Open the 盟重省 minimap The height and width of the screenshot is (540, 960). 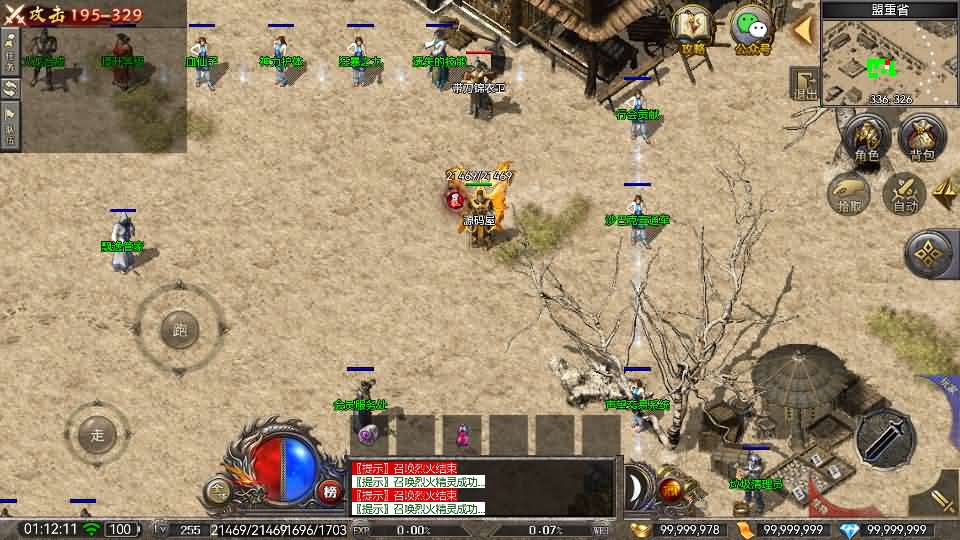[889, 58]
